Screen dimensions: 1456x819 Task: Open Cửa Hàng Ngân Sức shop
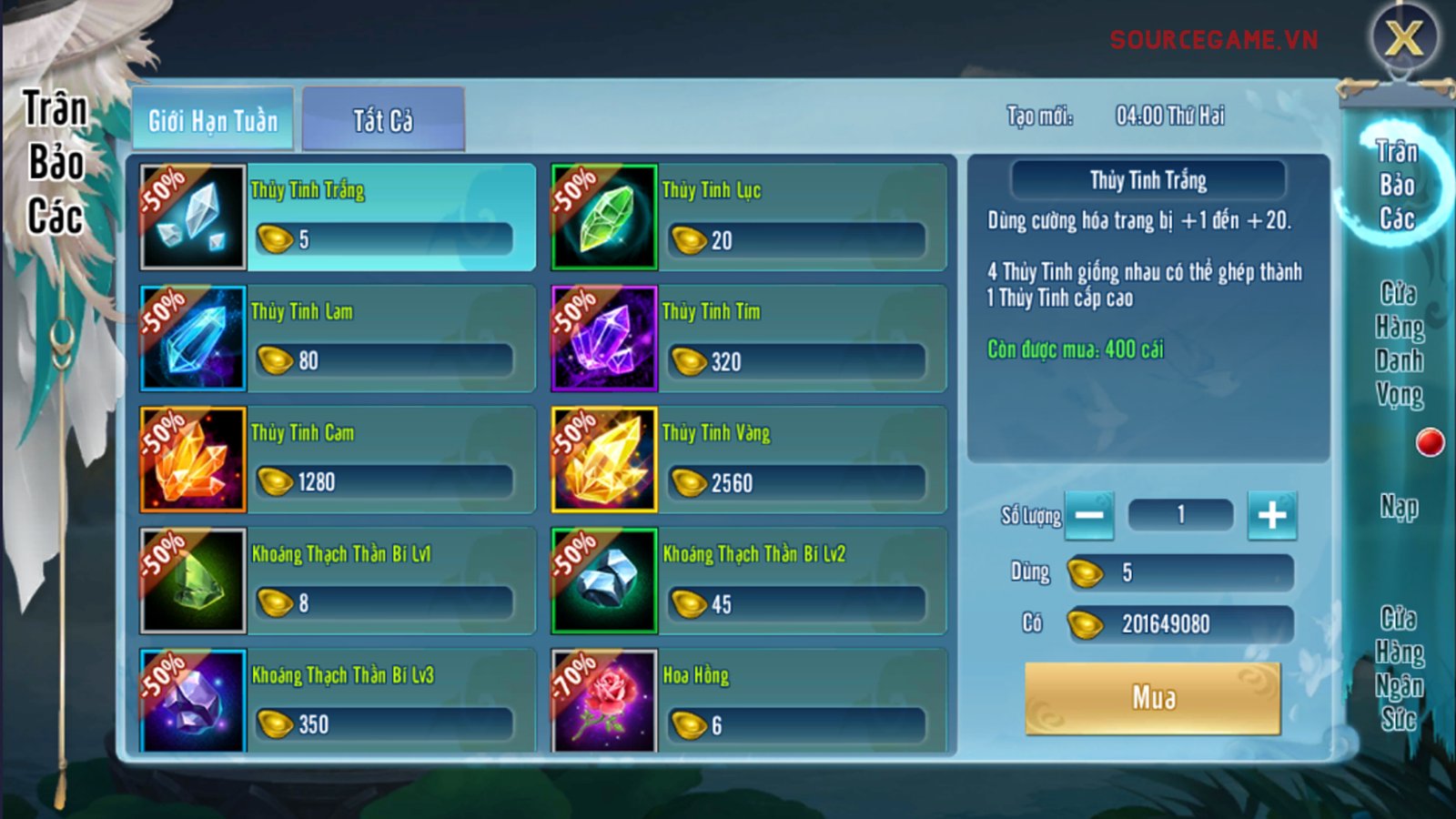click(1399, 669)
